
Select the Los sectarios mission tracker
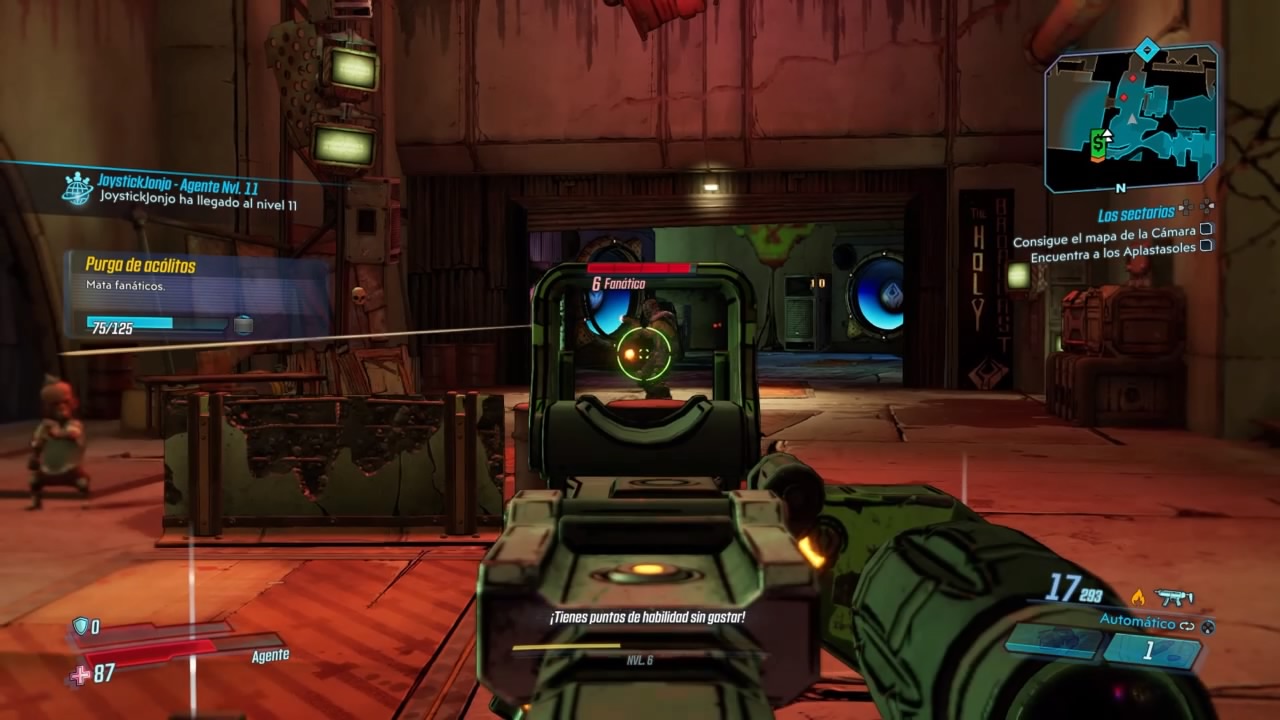click(1135, 215)
